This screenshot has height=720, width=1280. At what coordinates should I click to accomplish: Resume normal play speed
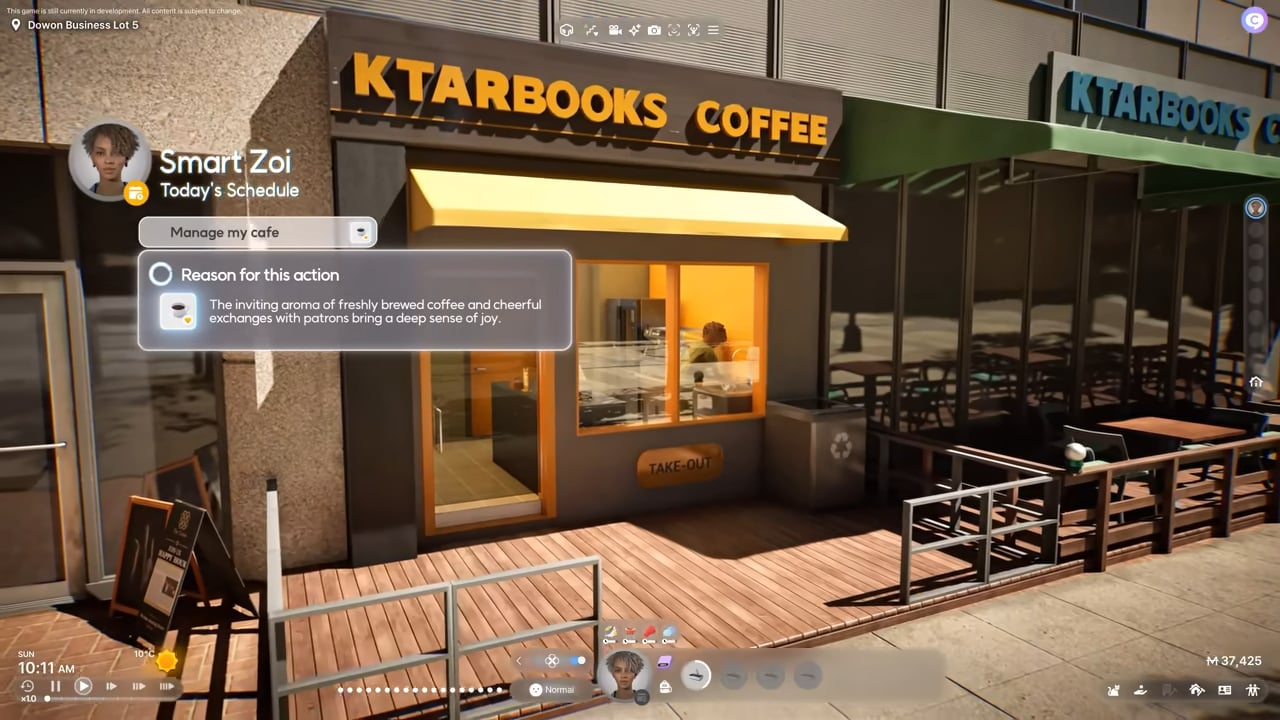(84, 686)
